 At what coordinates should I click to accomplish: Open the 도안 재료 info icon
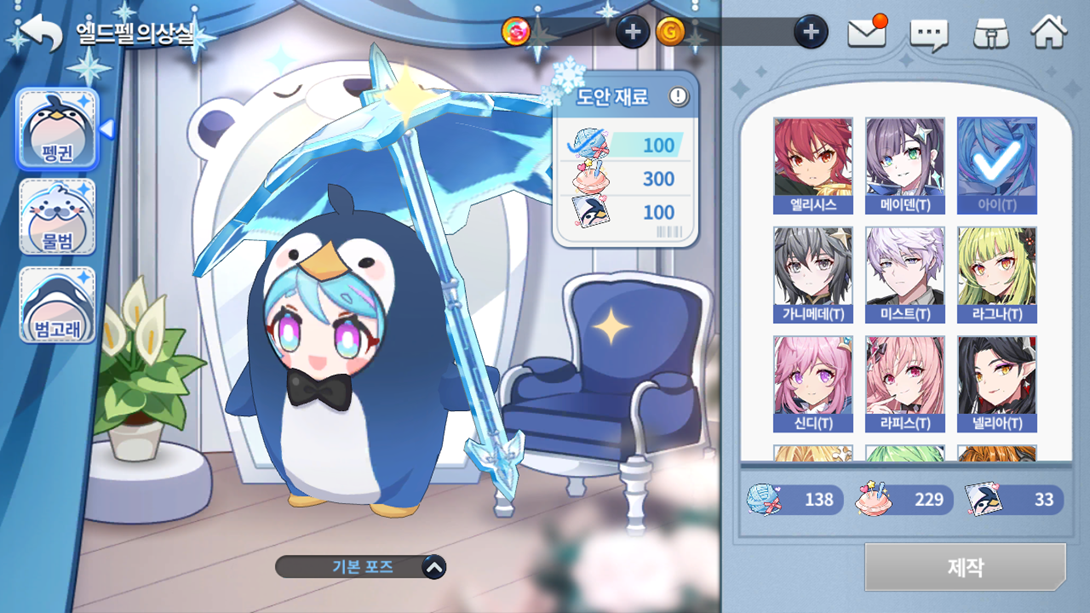[x=678, y=97]
